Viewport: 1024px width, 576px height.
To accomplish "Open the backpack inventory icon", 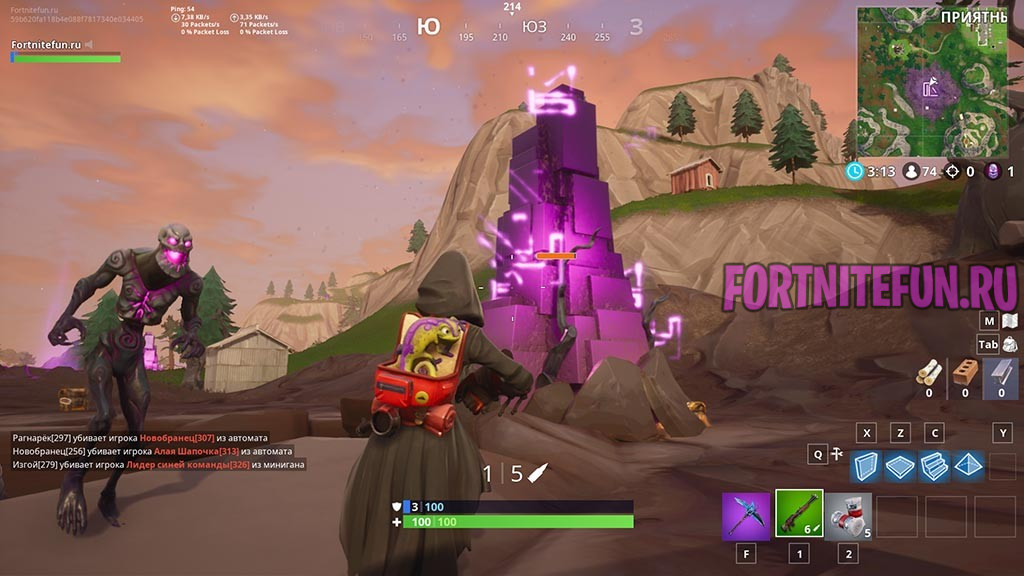I will (x=1010, y=344).
